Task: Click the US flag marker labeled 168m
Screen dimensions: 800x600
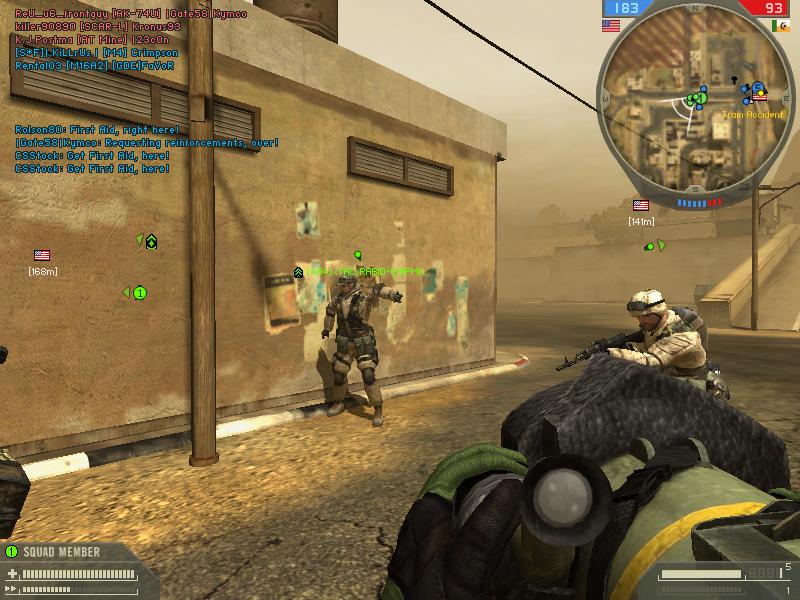Action: coord(42,255)
